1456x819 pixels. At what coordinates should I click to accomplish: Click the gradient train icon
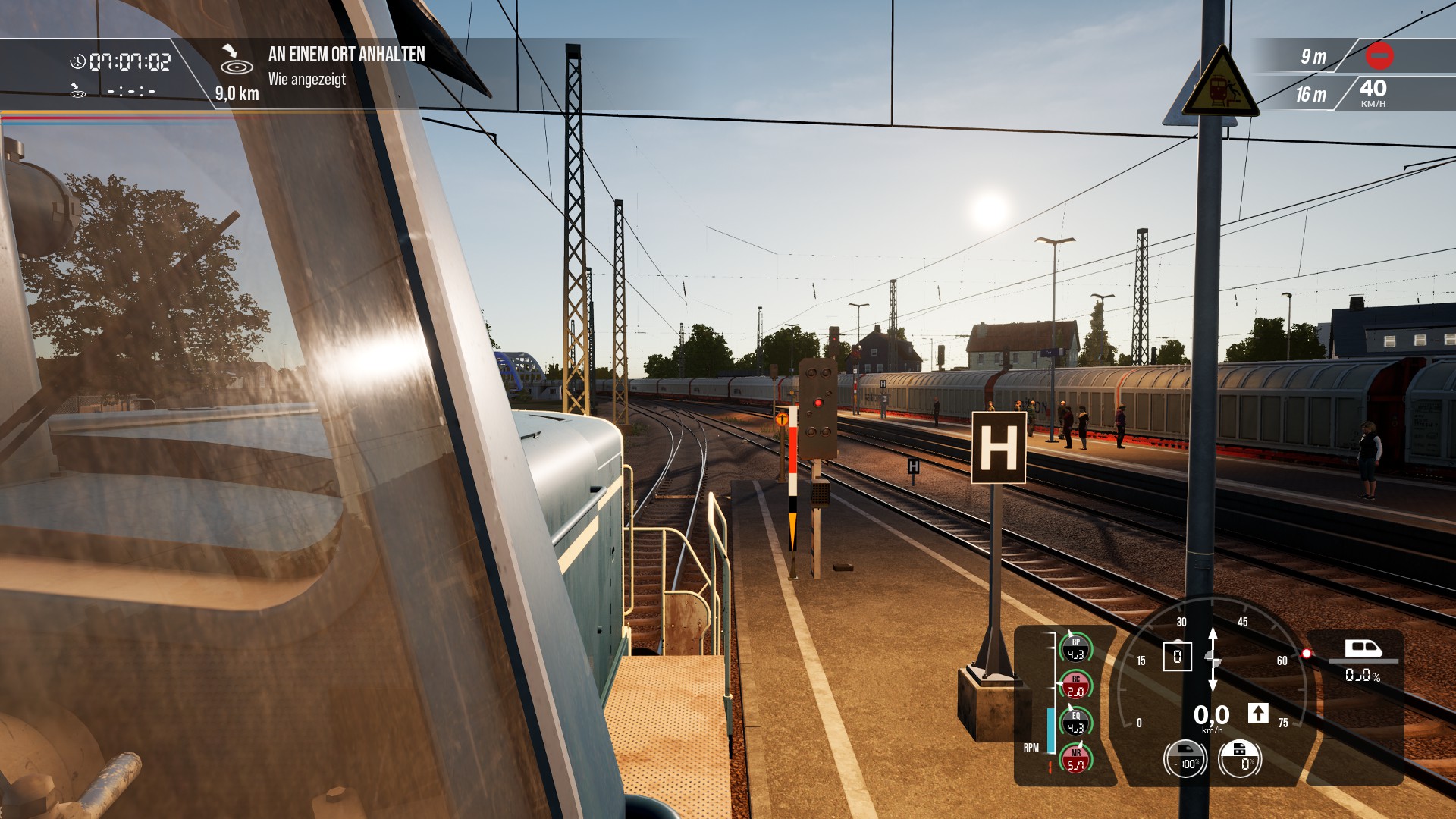[1363, 649]
